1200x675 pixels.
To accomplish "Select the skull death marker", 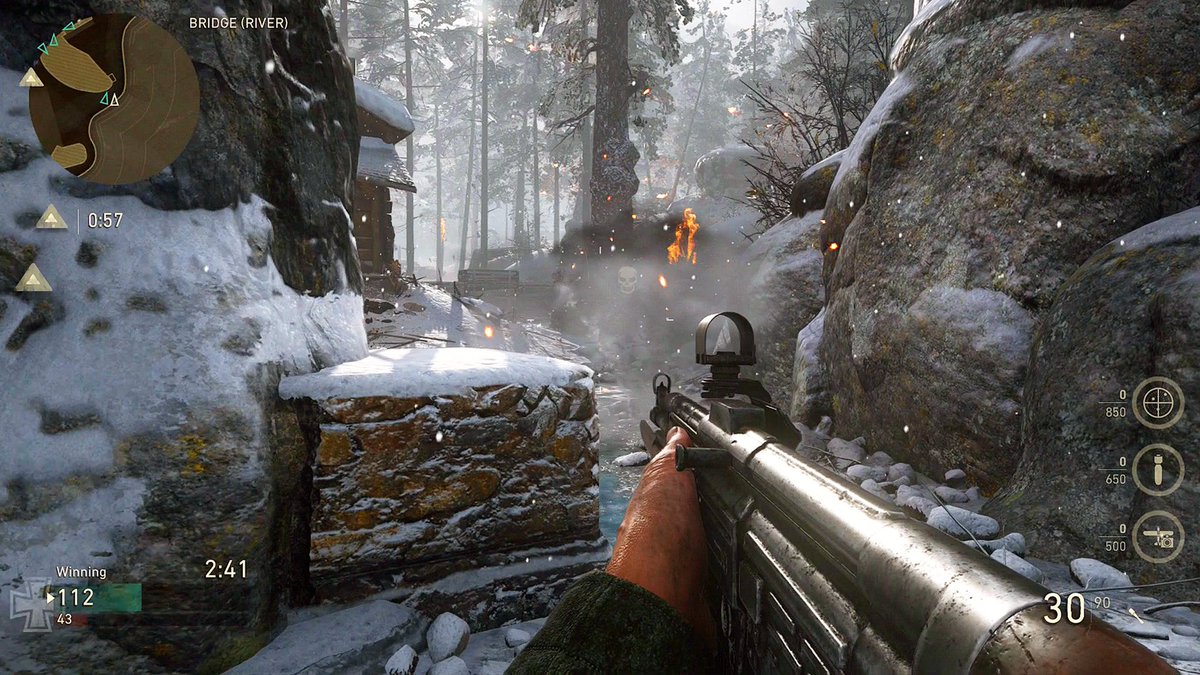I will pos(627,279).
